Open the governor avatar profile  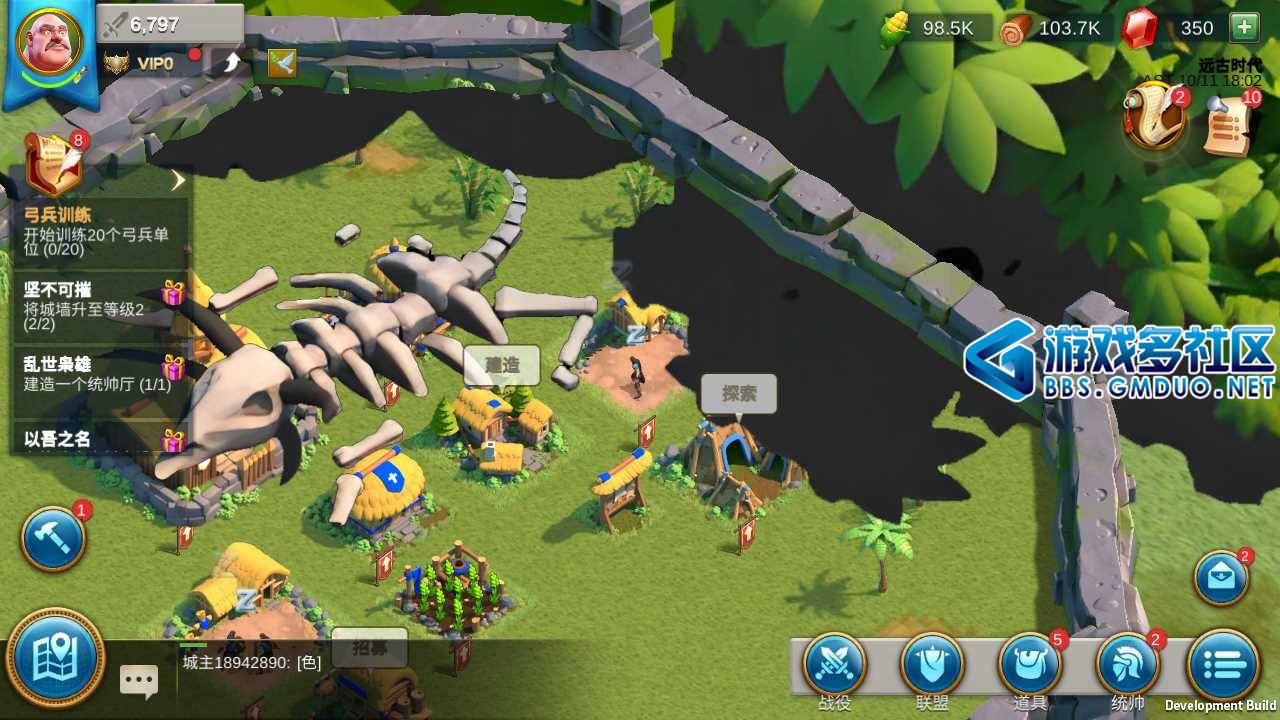coord(49,43)
